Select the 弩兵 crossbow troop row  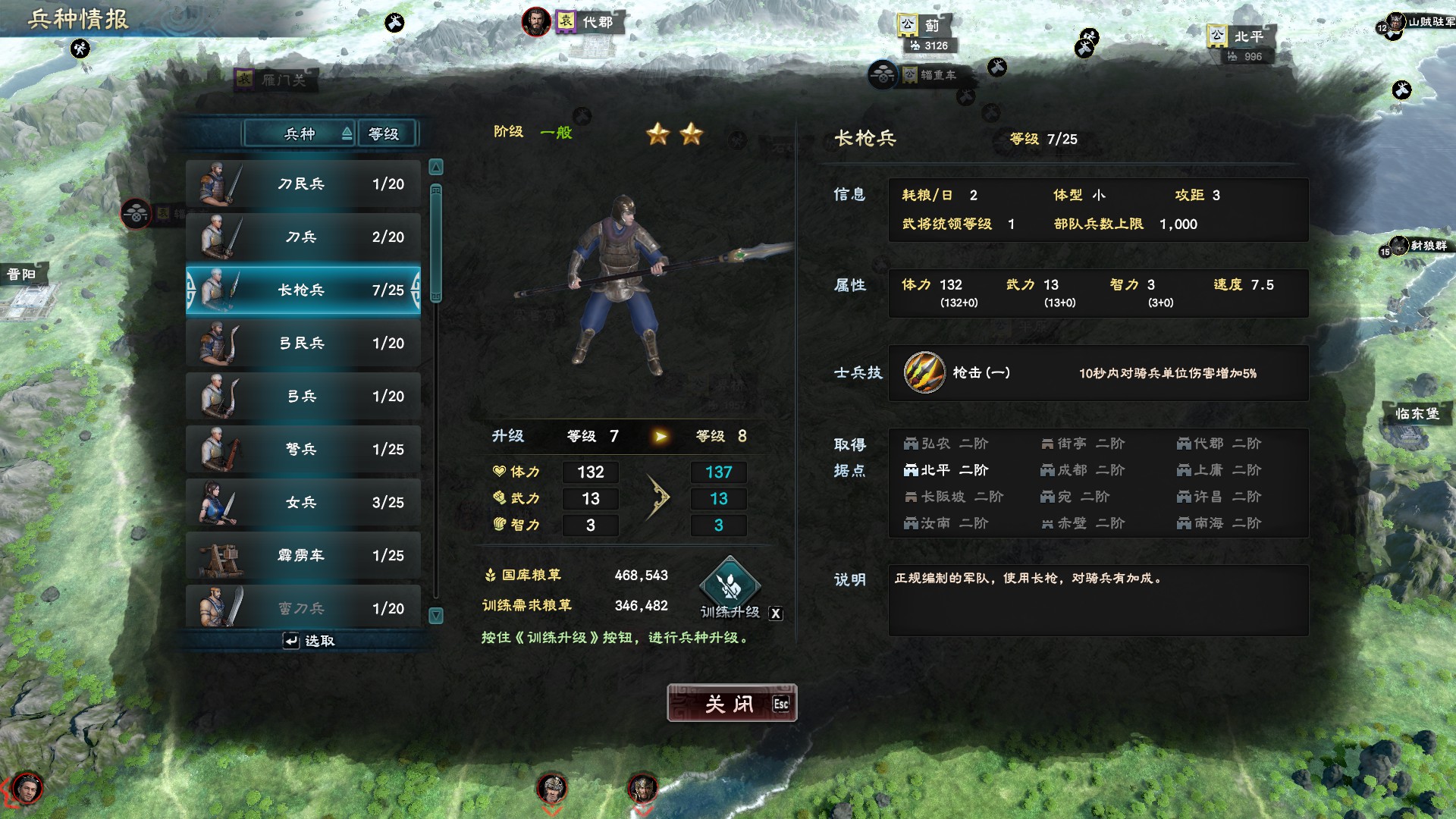click(303, 450)
